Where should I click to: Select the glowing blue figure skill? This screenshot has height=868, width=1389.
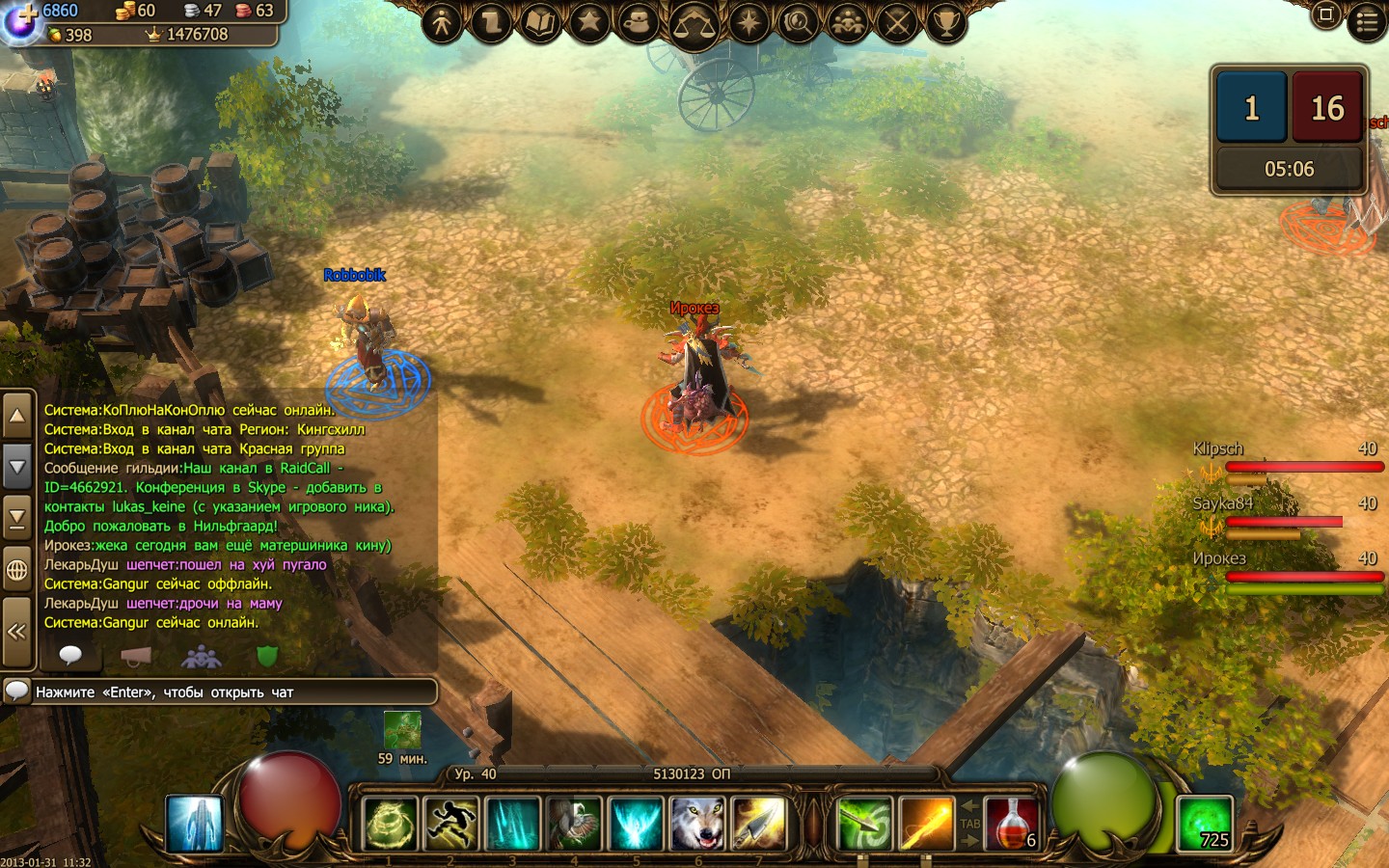point(195,825)
